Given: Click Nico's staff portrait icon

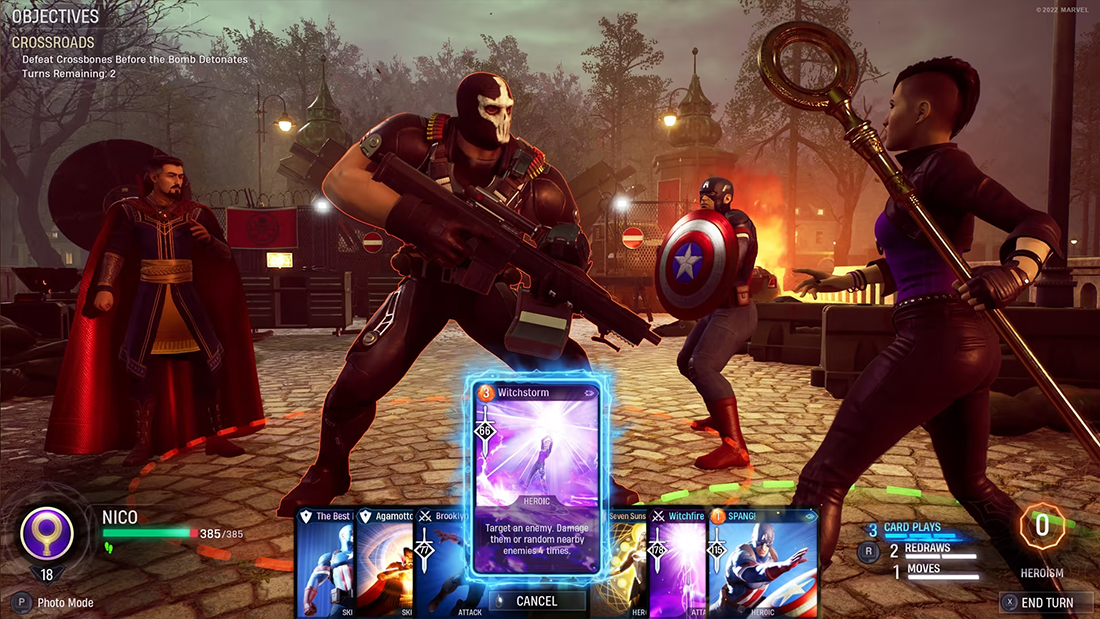Looking at the screenshot, I should tap(47, 534).
